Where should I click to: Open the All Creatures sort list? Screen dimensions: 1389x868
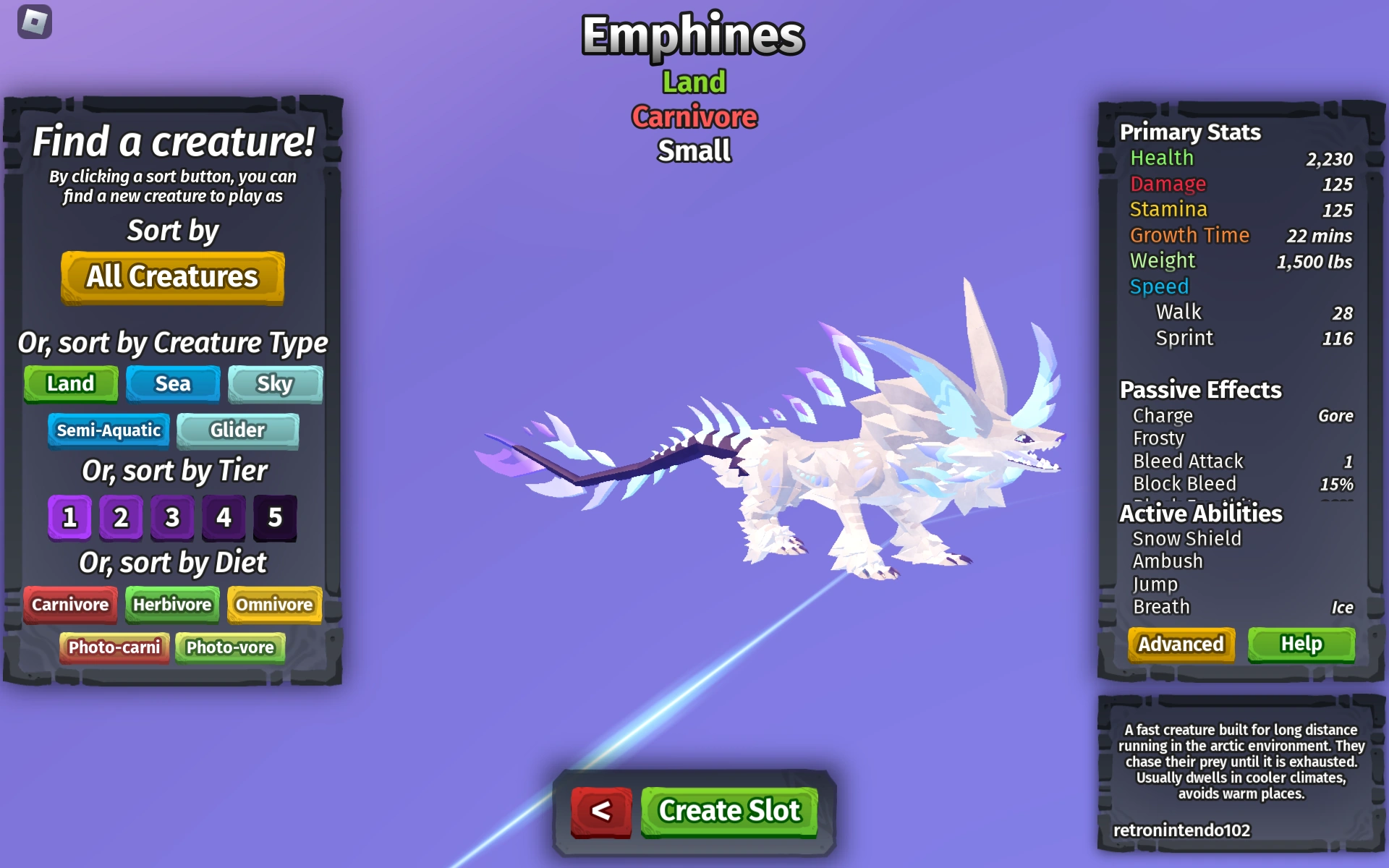[x=172, y=277]
